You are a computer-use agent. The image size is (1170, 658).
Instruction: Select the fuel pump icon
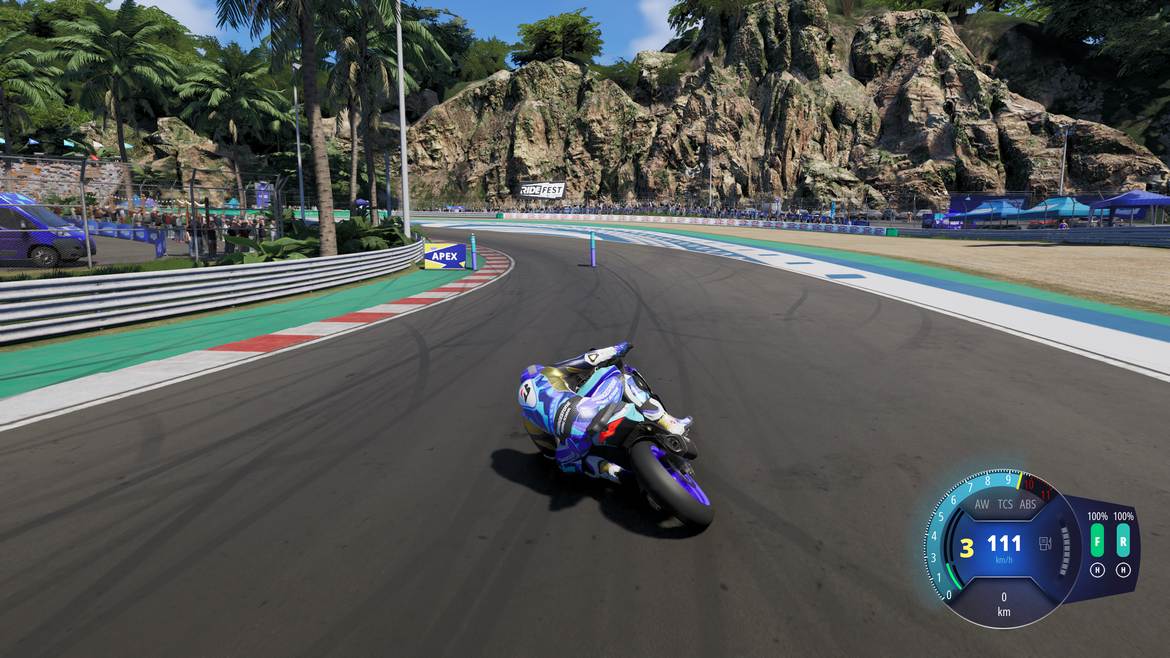pyautogui.click(x=1046, y=544)
